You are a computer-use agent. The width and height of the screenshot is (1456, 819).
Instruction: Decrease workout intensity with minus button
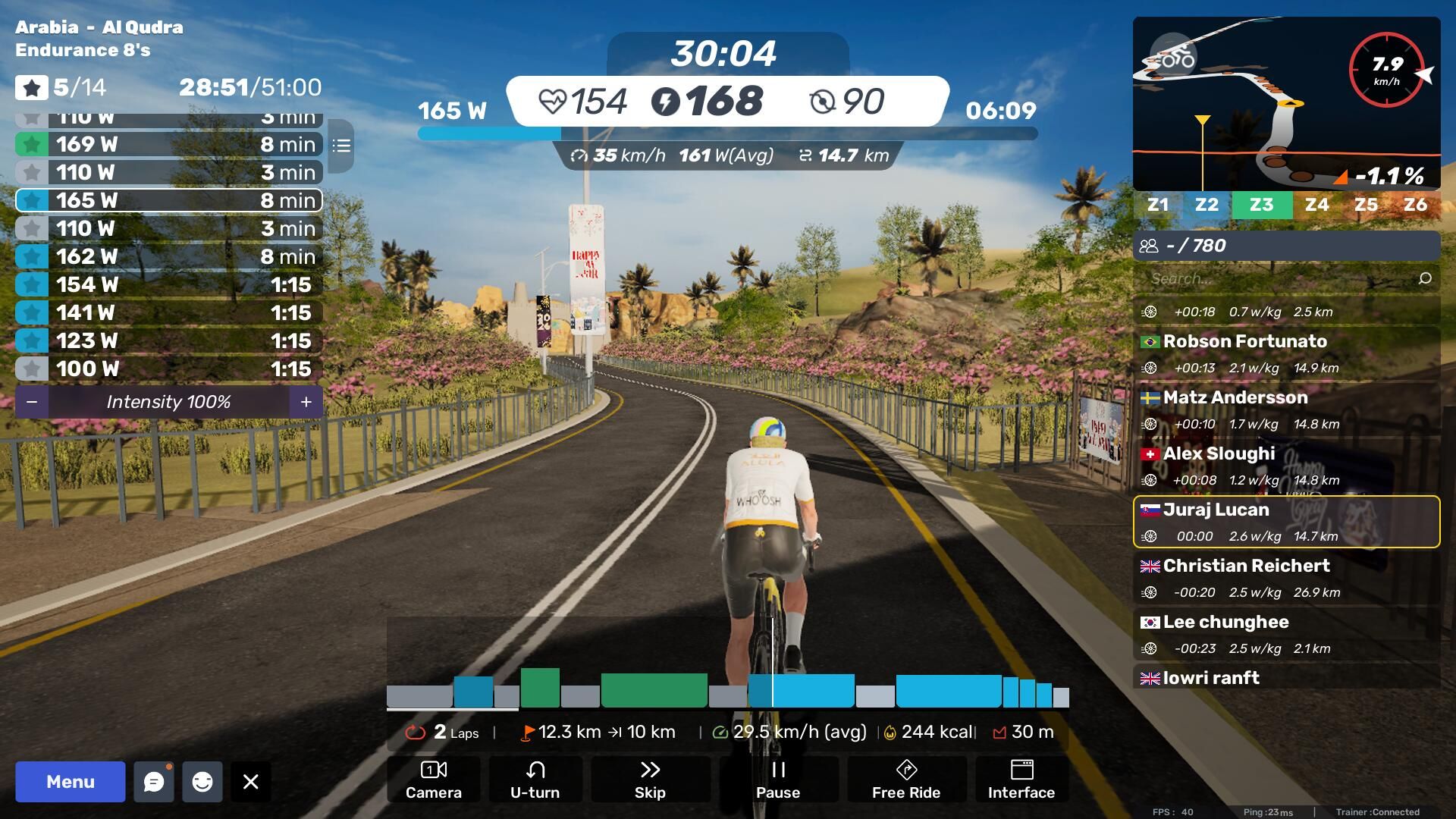coord(32,402)
